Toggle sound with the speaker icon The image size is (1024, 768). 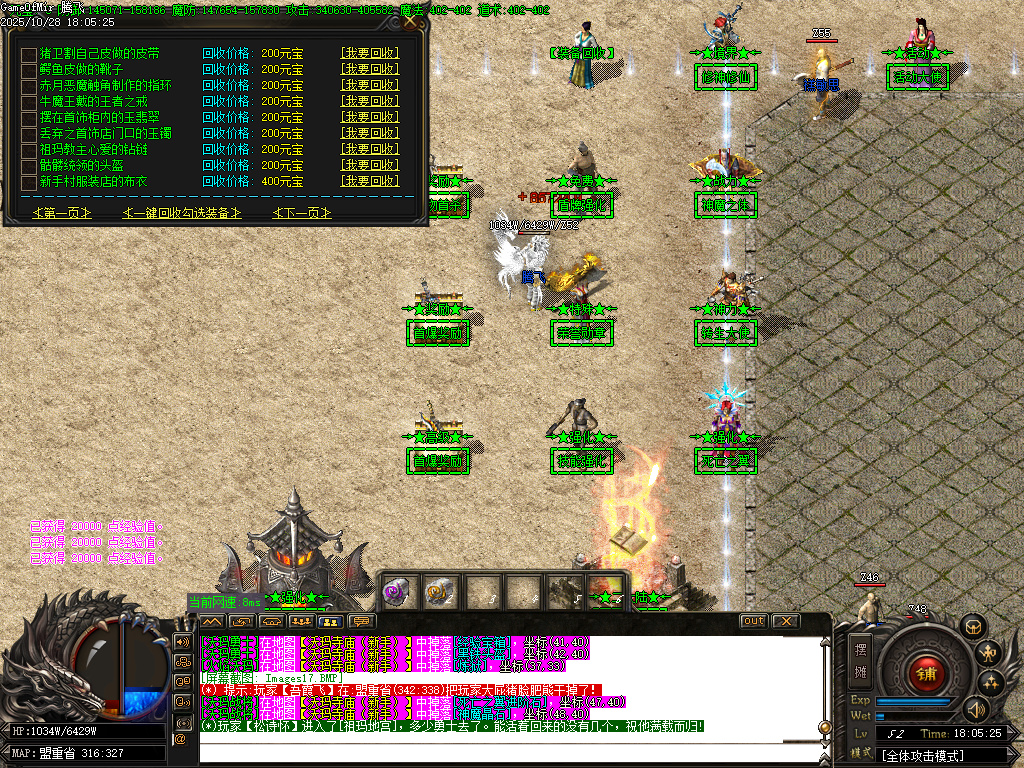point(975,709)
